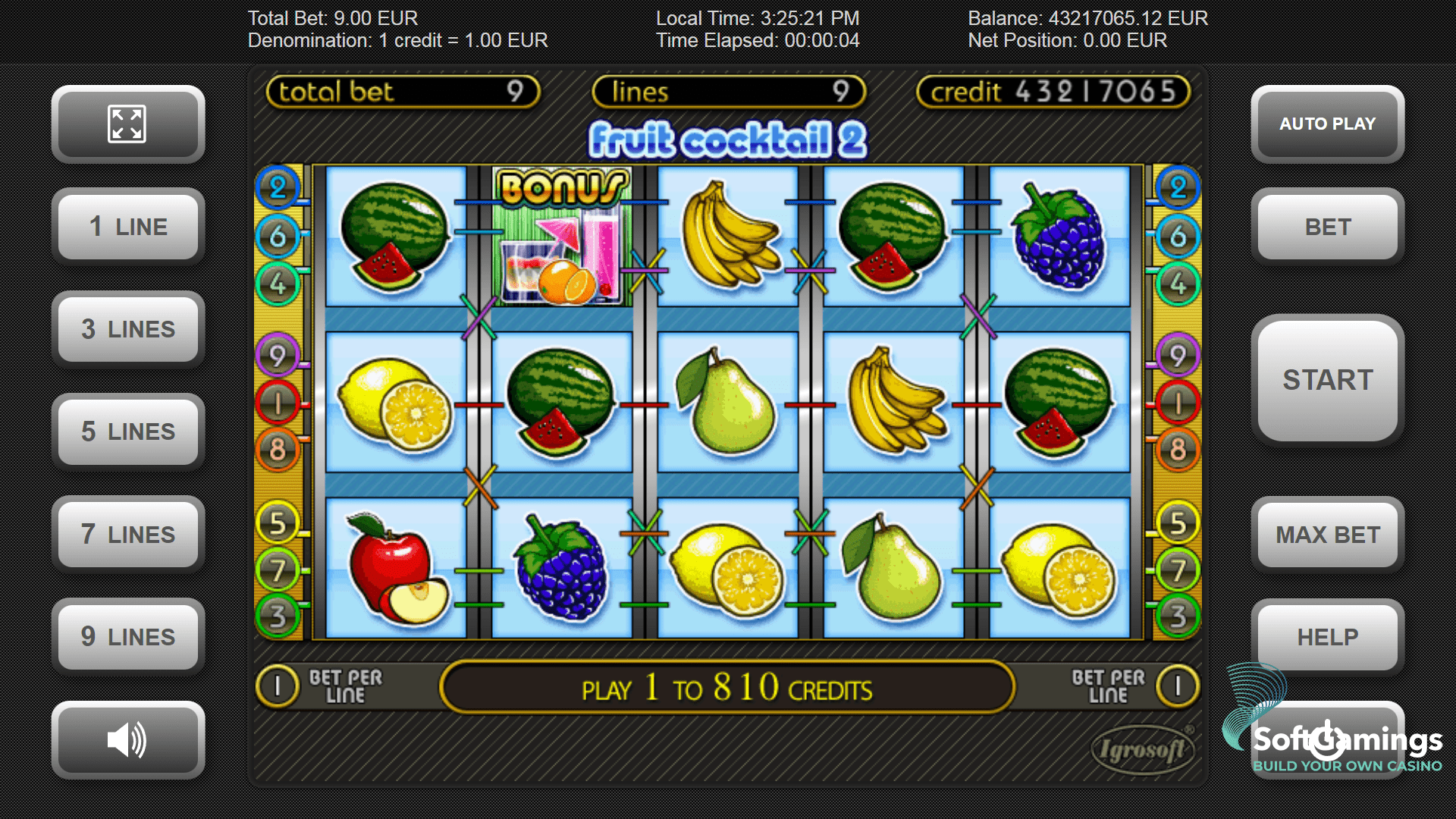
Task: Set play to 5 LINES
Action: [x=127, y=431]
